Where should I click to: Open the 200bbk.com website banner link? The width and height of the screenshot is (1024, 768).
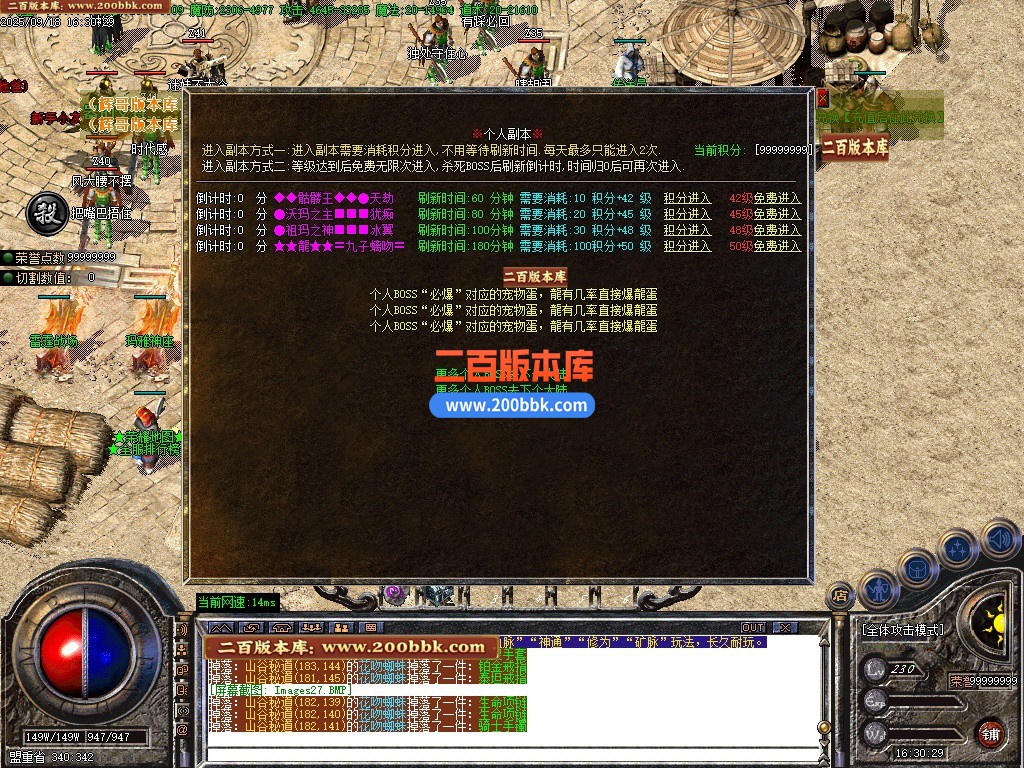pos(512,405)
